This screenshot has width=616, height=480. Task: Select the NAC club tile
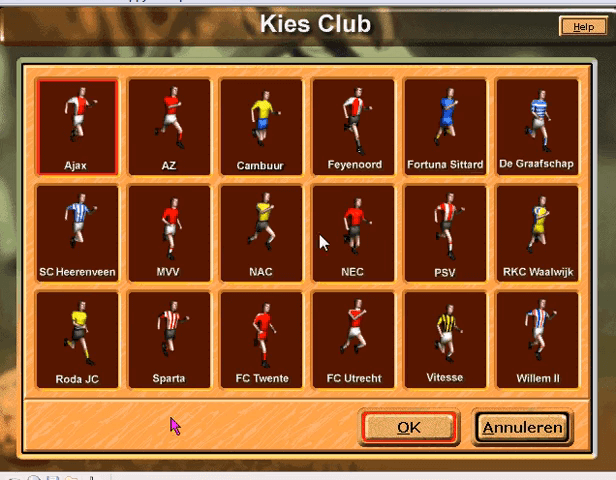(x=261, y=233)
